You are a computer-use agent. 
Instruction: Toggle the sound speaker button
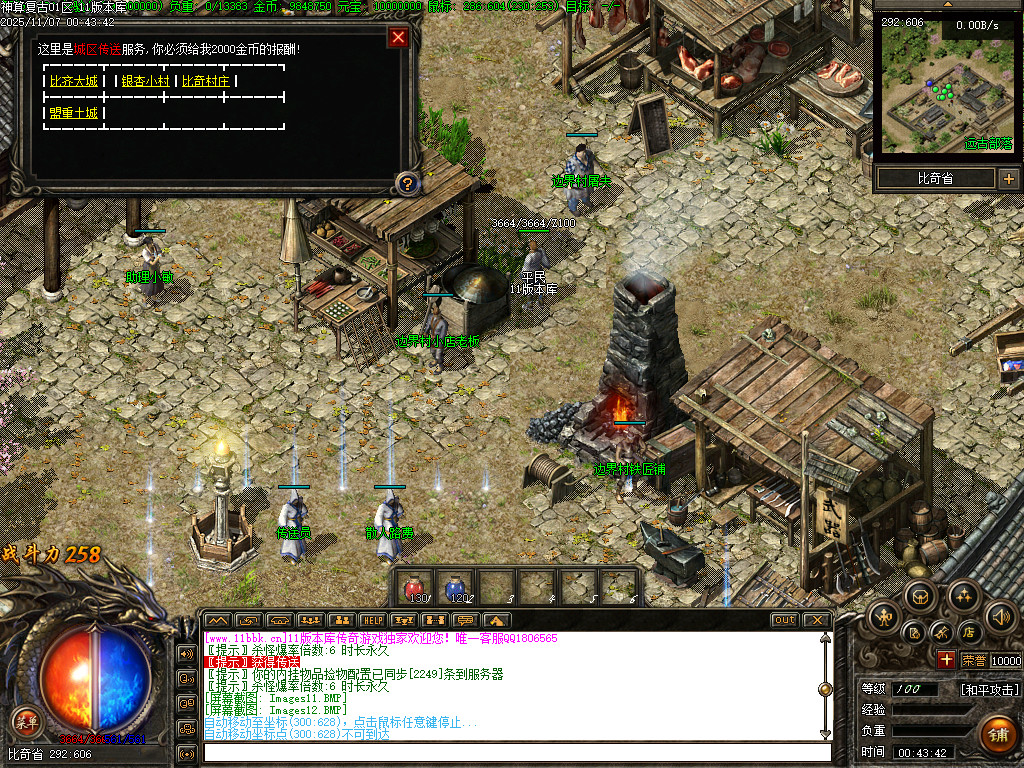(x=1000, y=615)
